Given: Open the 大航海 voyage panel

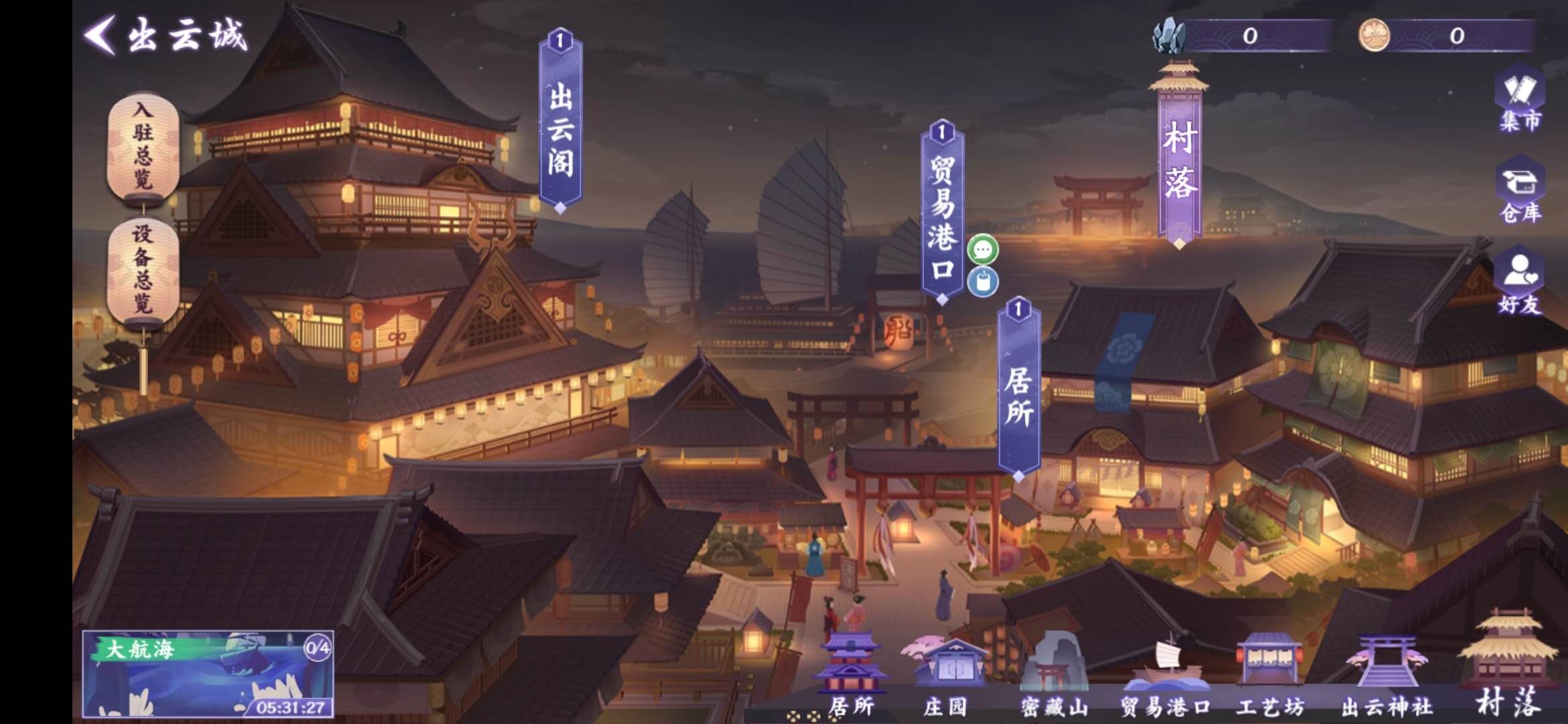Looking at the screenshot, I should [x=208, y=674].
